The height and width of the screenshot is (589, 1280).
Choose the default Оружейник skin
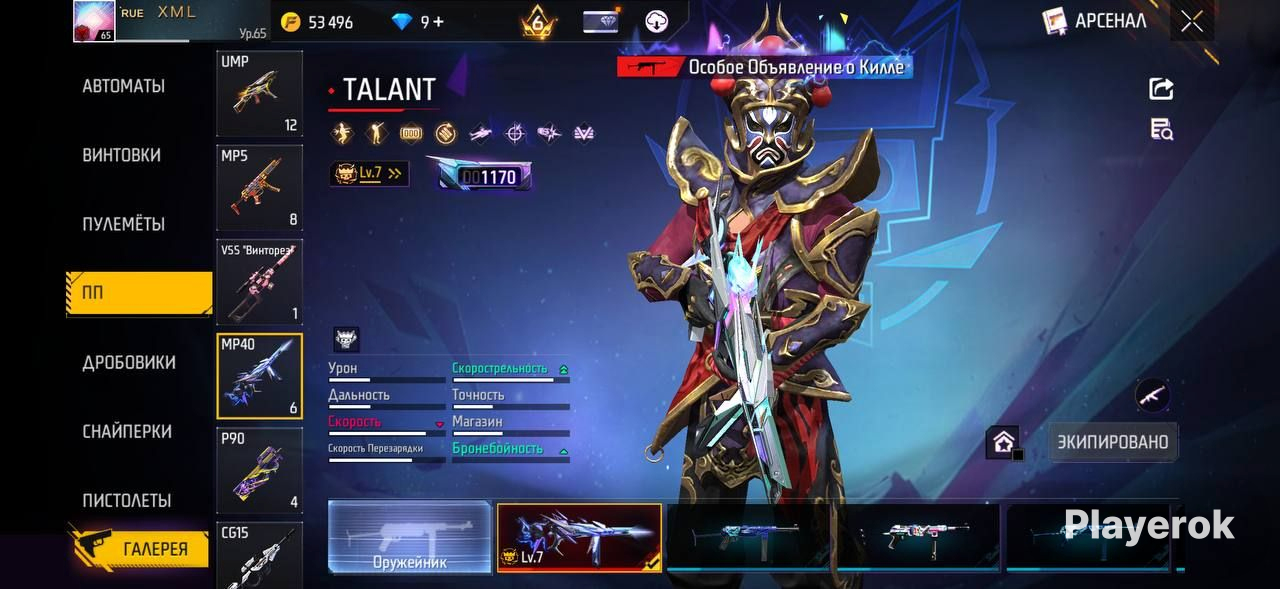tap(410, 537)
